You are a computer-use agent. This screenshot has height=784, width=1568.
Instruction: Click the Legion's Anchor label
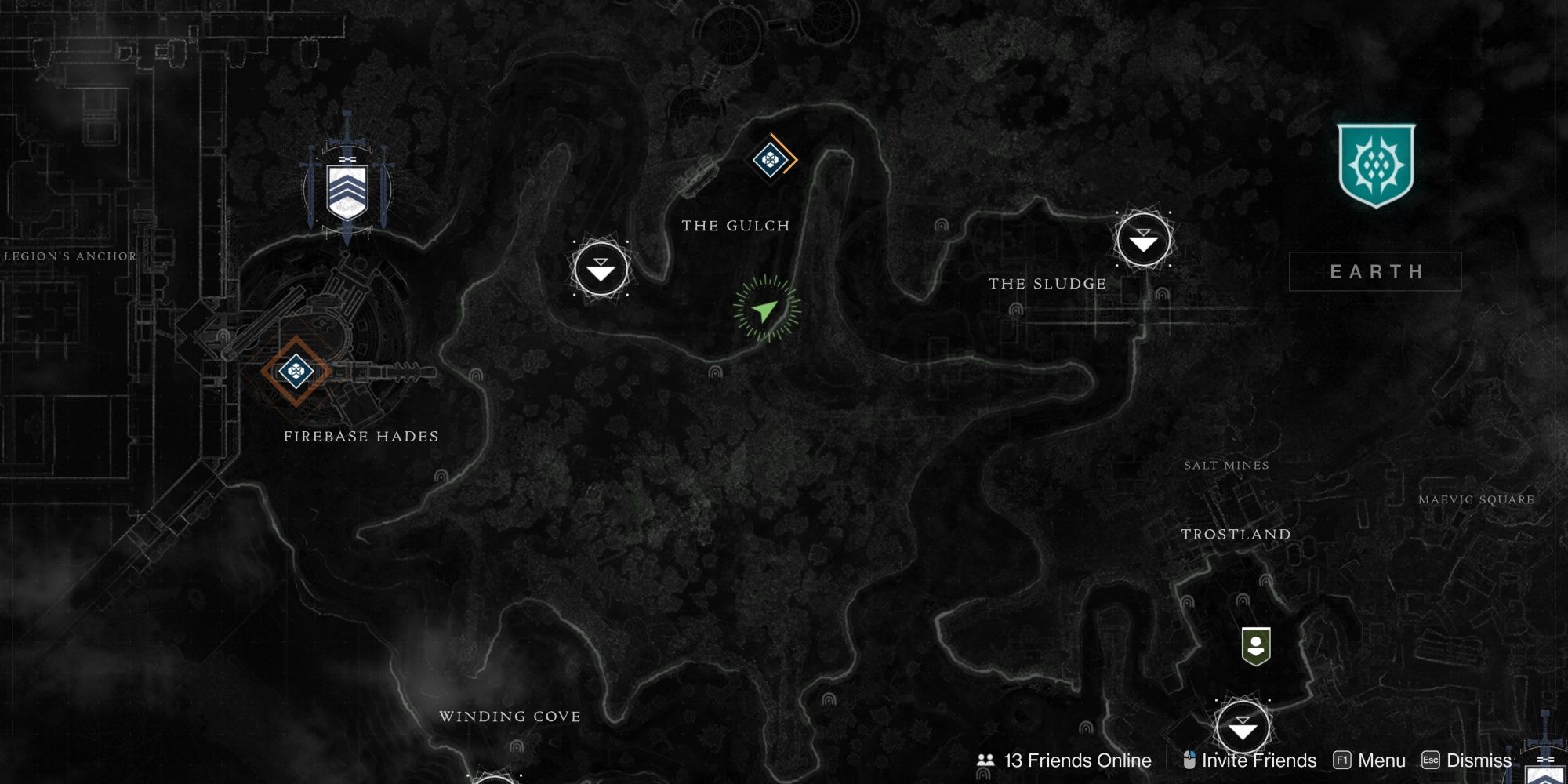click(x=68, y=255)
